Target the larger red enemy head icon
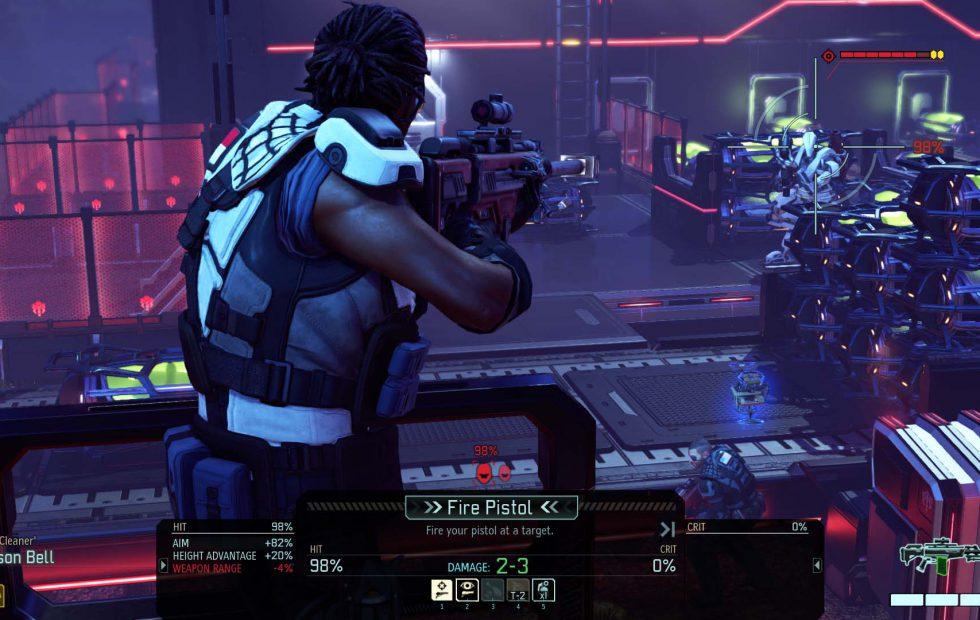 point(484,472)
